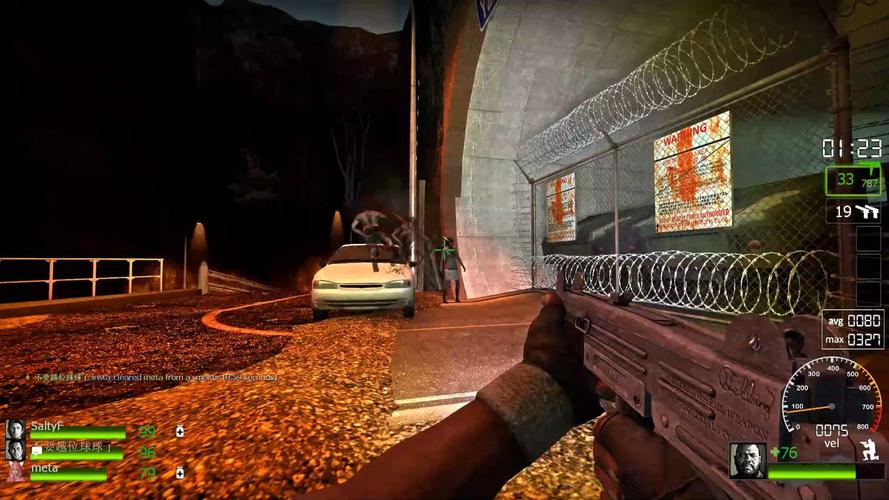This screenshot has height=500, width=889.
Task: Select the primary weapon slot showing 33 ammo
Action: (853, 181)
